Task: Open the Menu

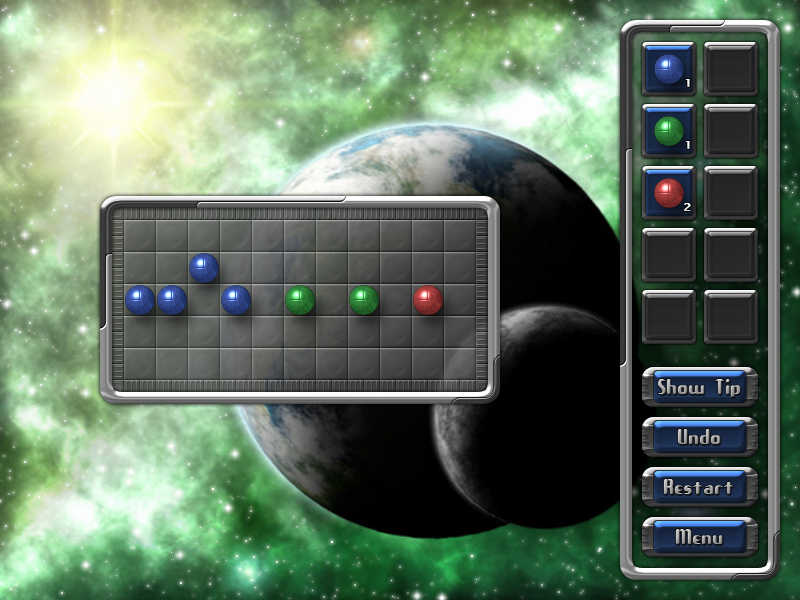Action: (x=699, y=537)
